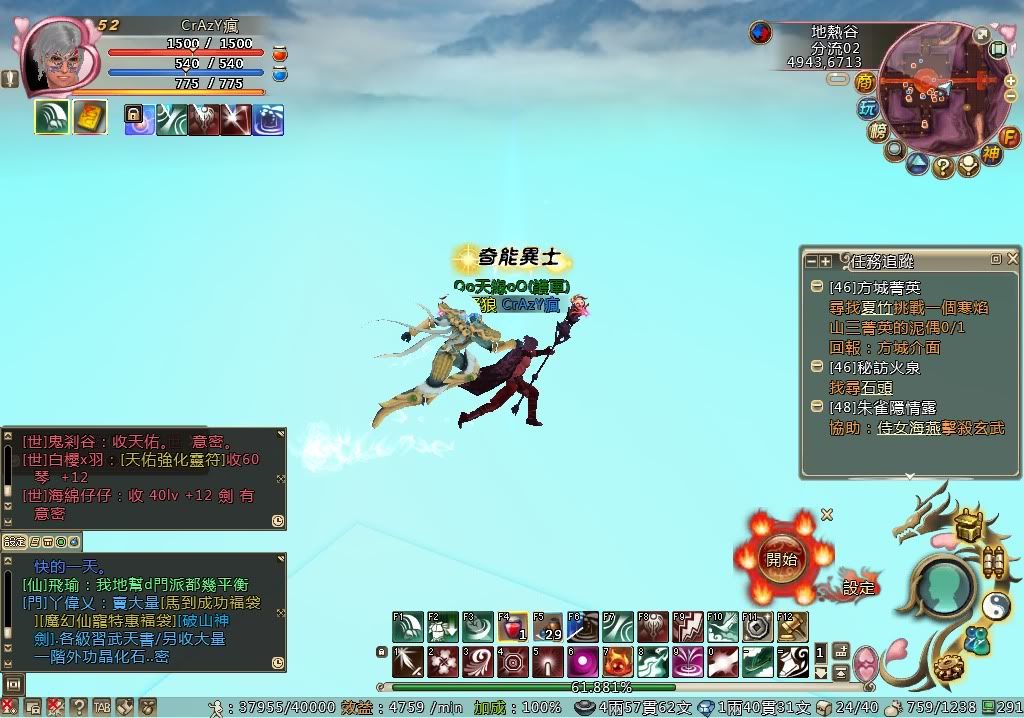Select the [46]方城菁英 quest entry

(x=875, y=288)
